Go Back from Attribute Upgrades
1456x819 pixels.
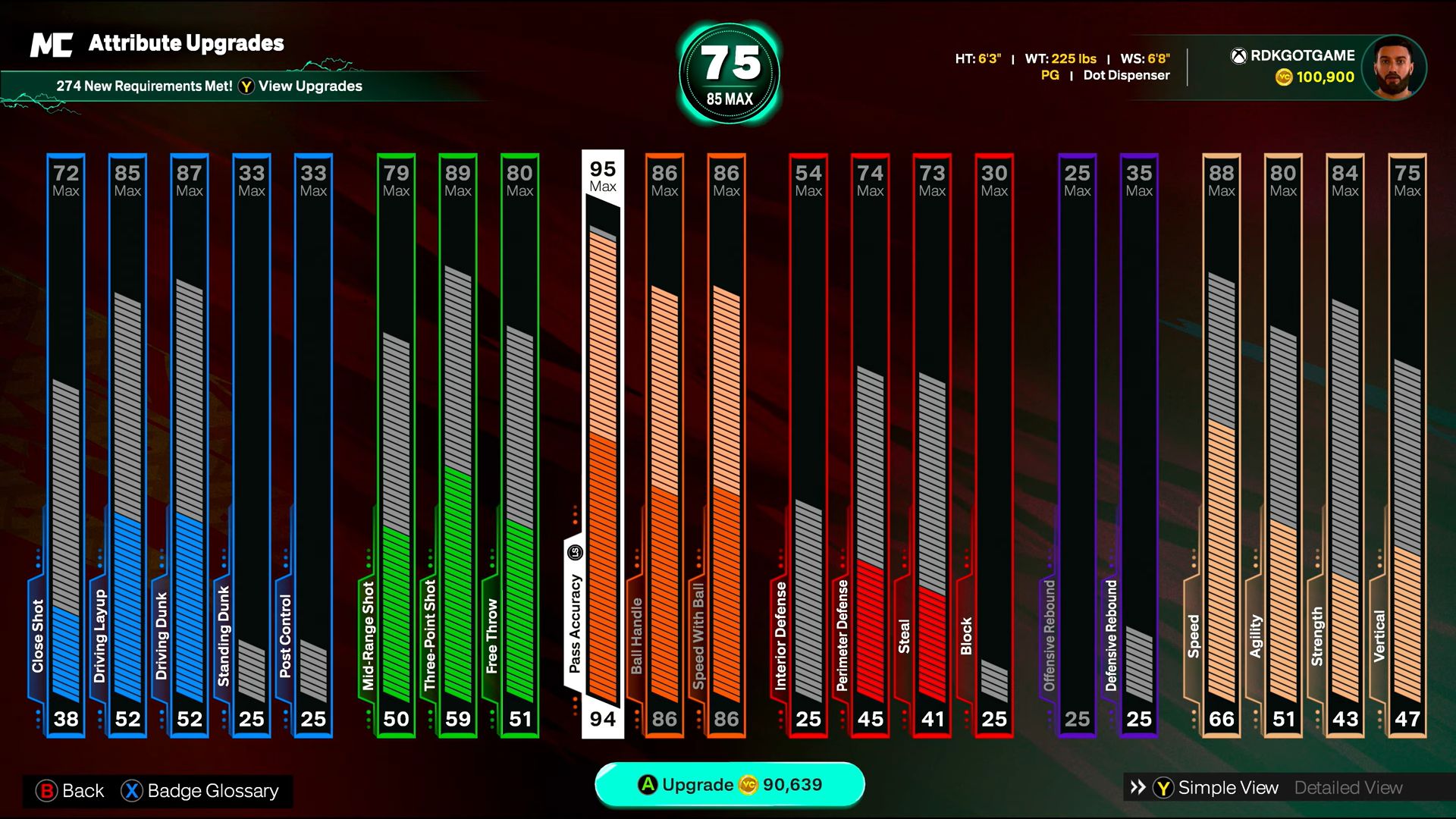point(70,791)
